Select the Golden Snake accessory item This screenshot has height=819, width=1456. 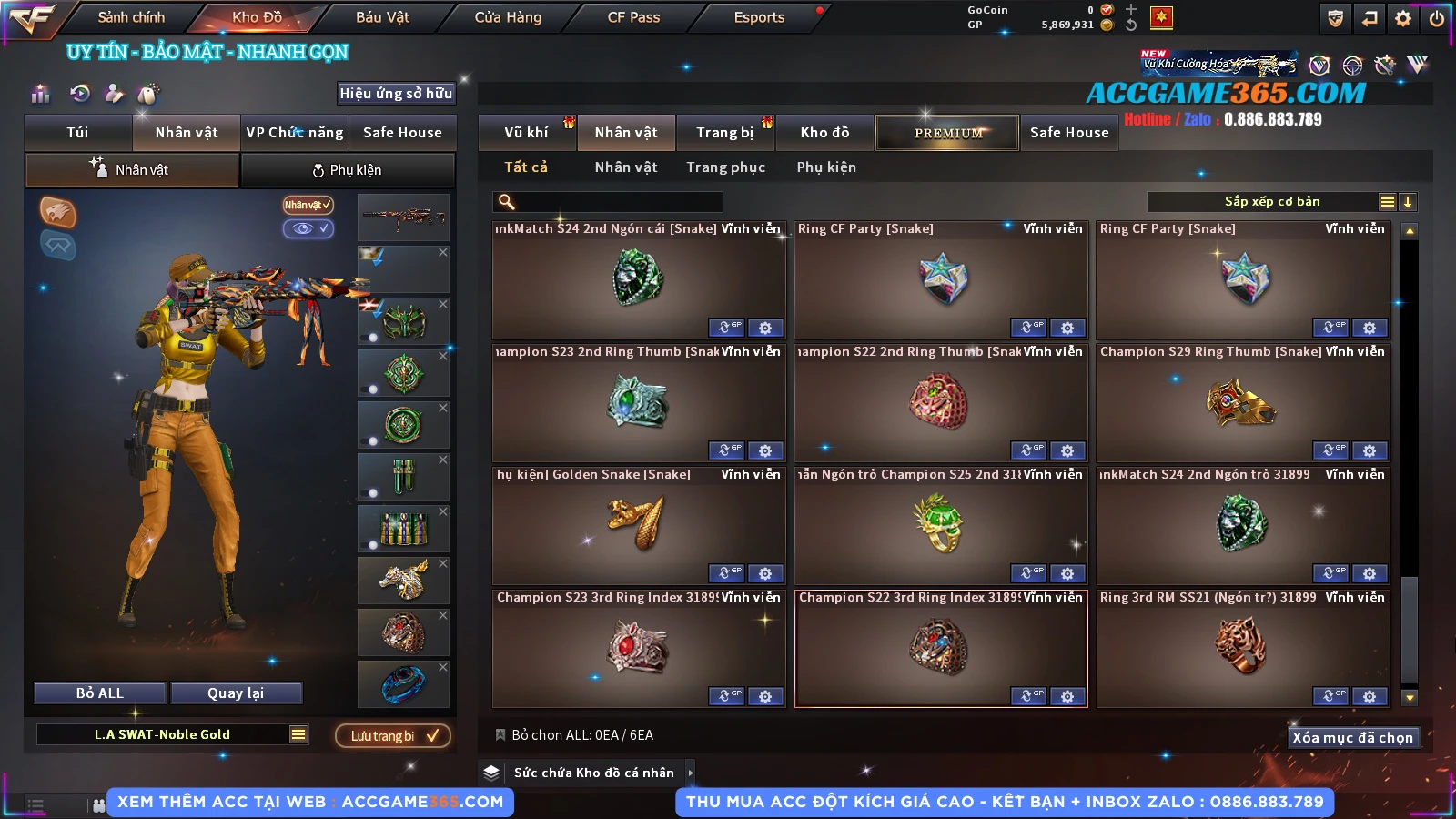(638, 523)
